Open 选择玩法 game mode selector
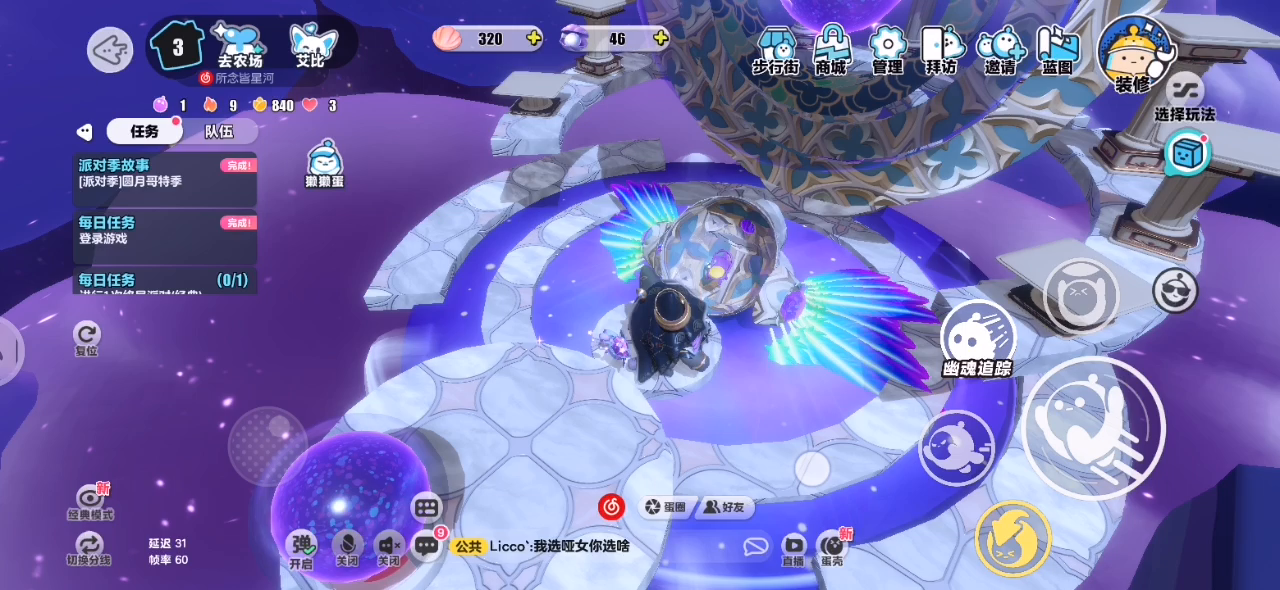Screen dimensions: 1280x590 click(1185, 97)
